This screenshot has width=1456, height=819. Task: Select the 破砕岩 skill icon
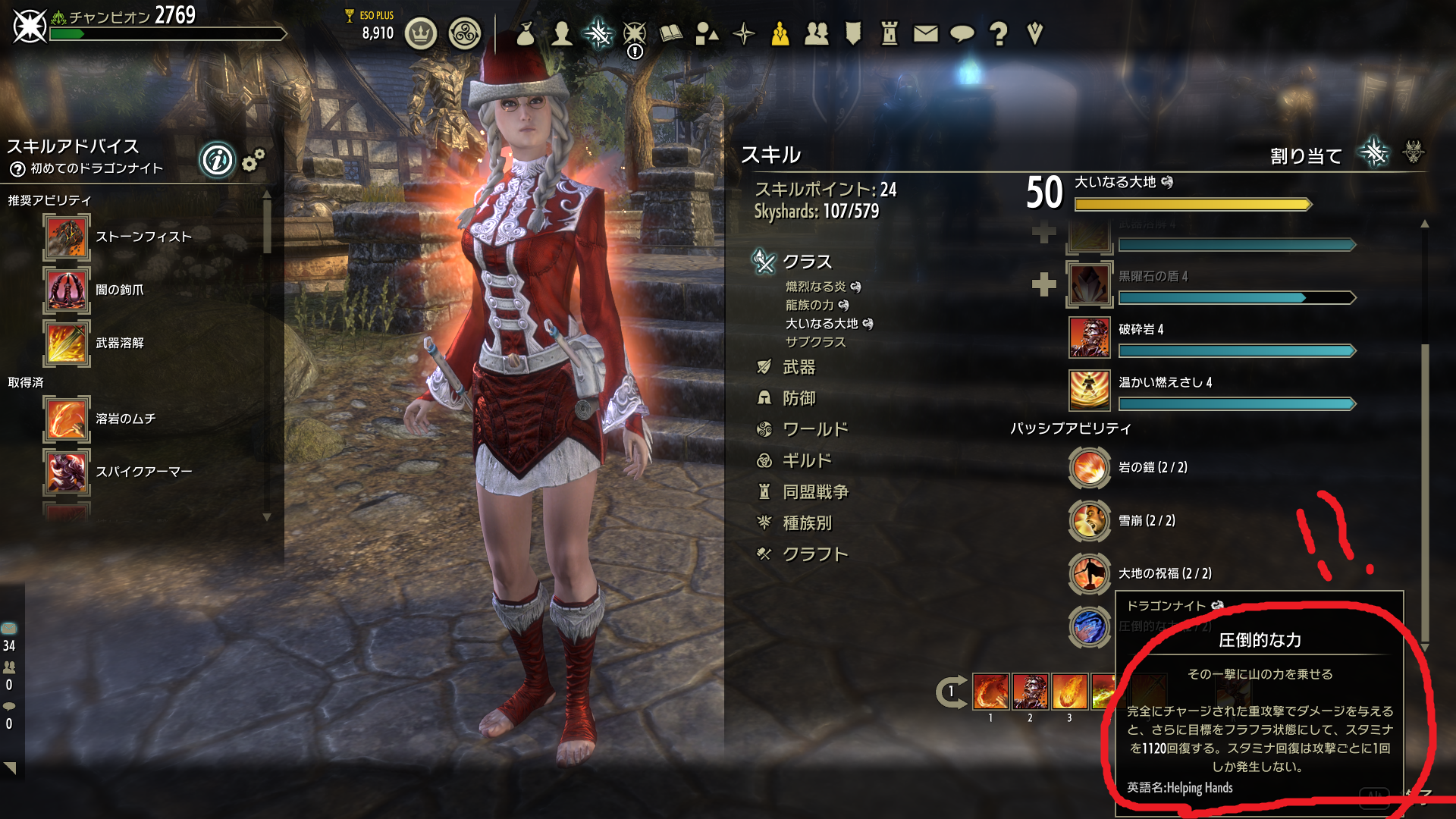pyautogui.click(x=1090, y=337)
